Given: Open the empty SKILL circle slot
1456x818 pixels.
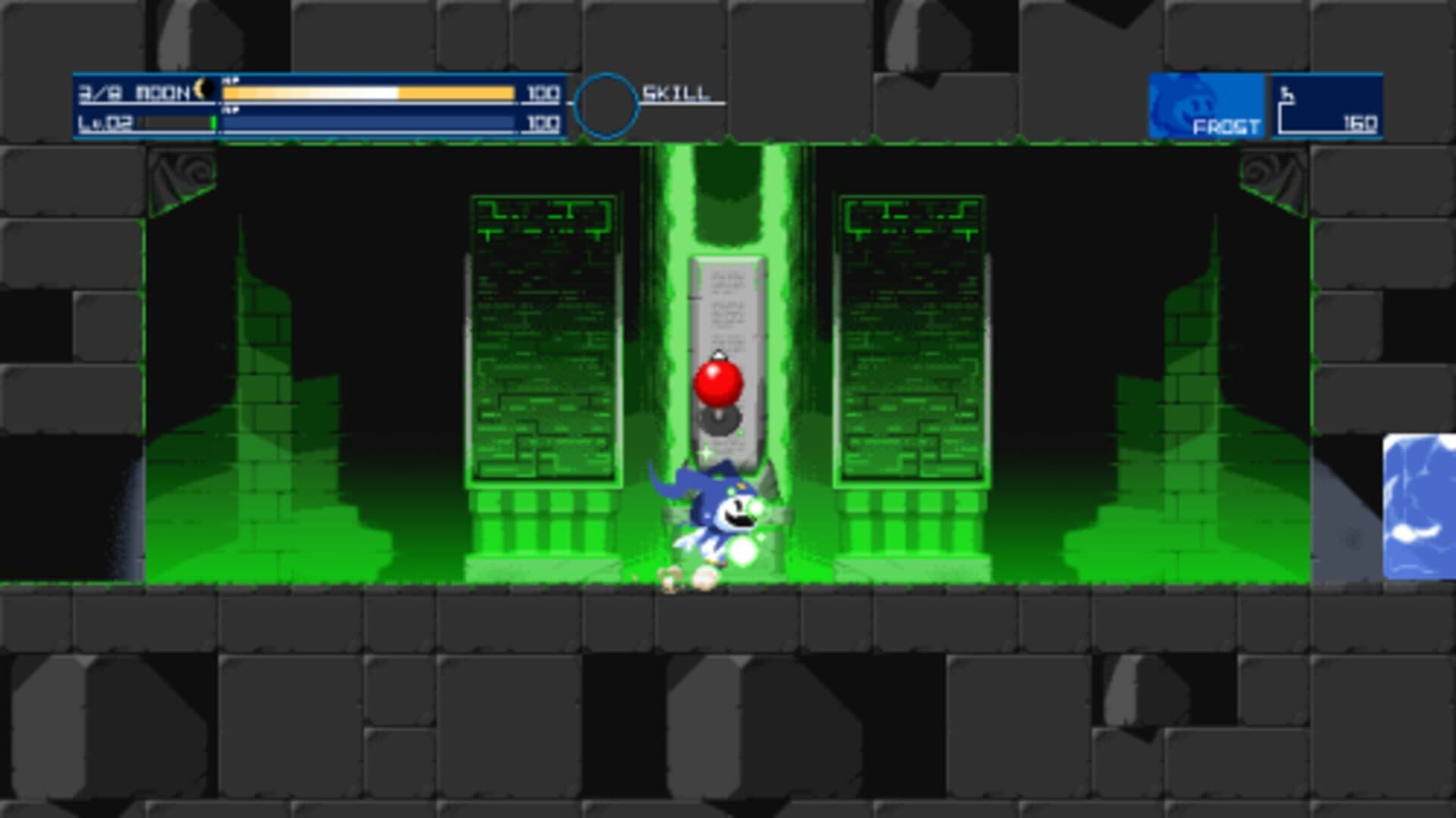Looking at the screenshot, I should point(606,104).
